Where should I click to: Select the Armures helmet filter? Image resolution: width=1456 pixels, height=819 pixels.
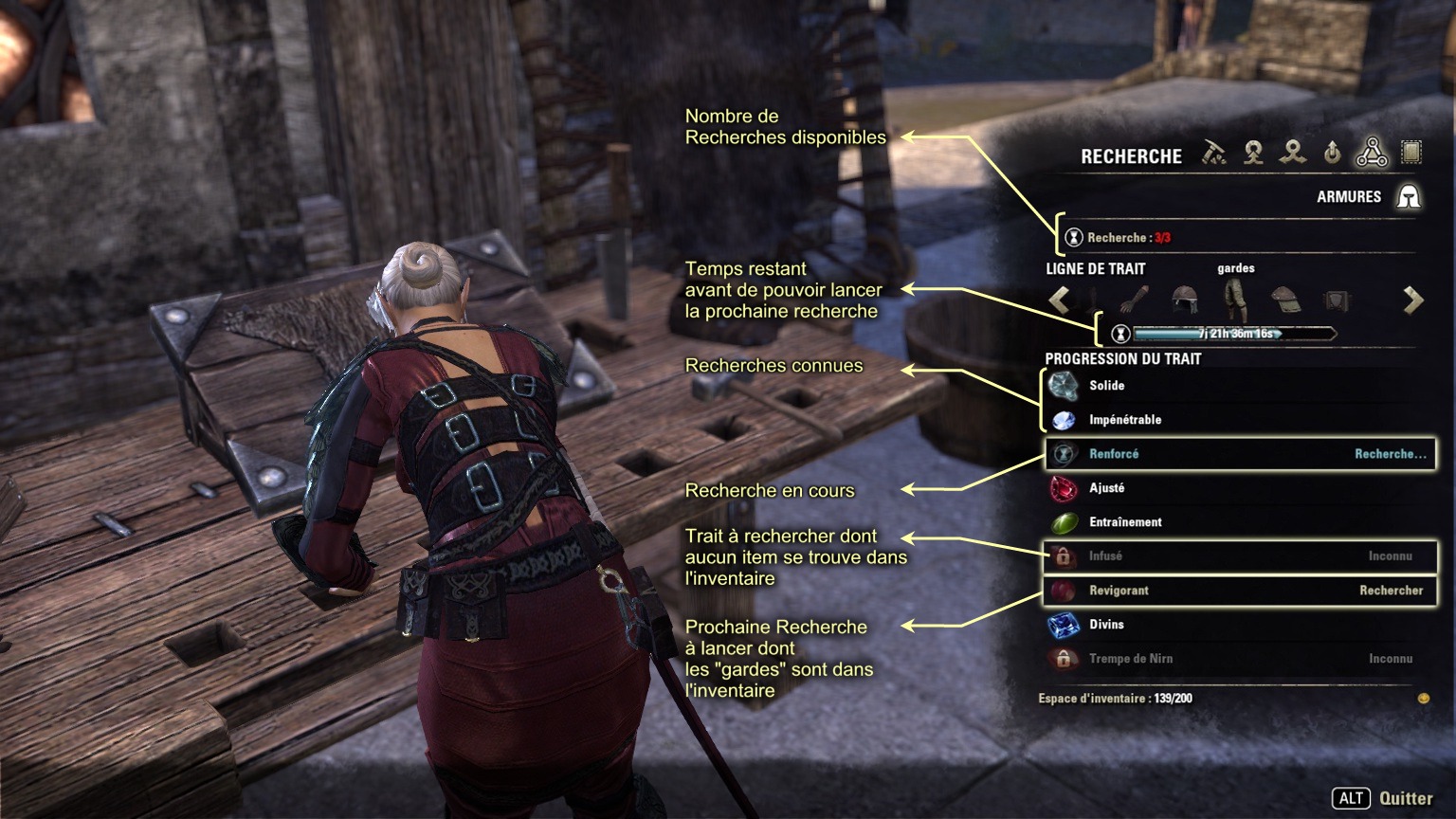1409,197
